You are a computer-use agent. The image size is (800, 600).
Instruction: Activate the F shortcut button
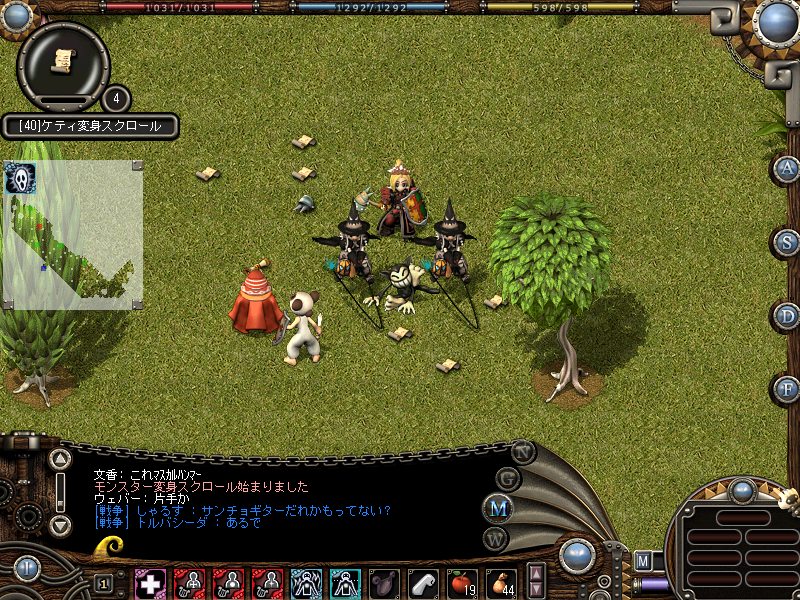pyautogui.click(x=788, y=388)
